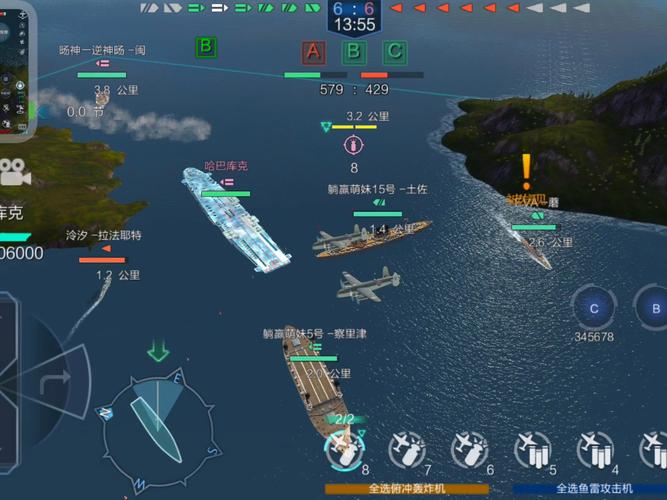Click the 全选俯冲轰炸机 select-all button
This screenshot has width=667, height=500.
point(407,489)
